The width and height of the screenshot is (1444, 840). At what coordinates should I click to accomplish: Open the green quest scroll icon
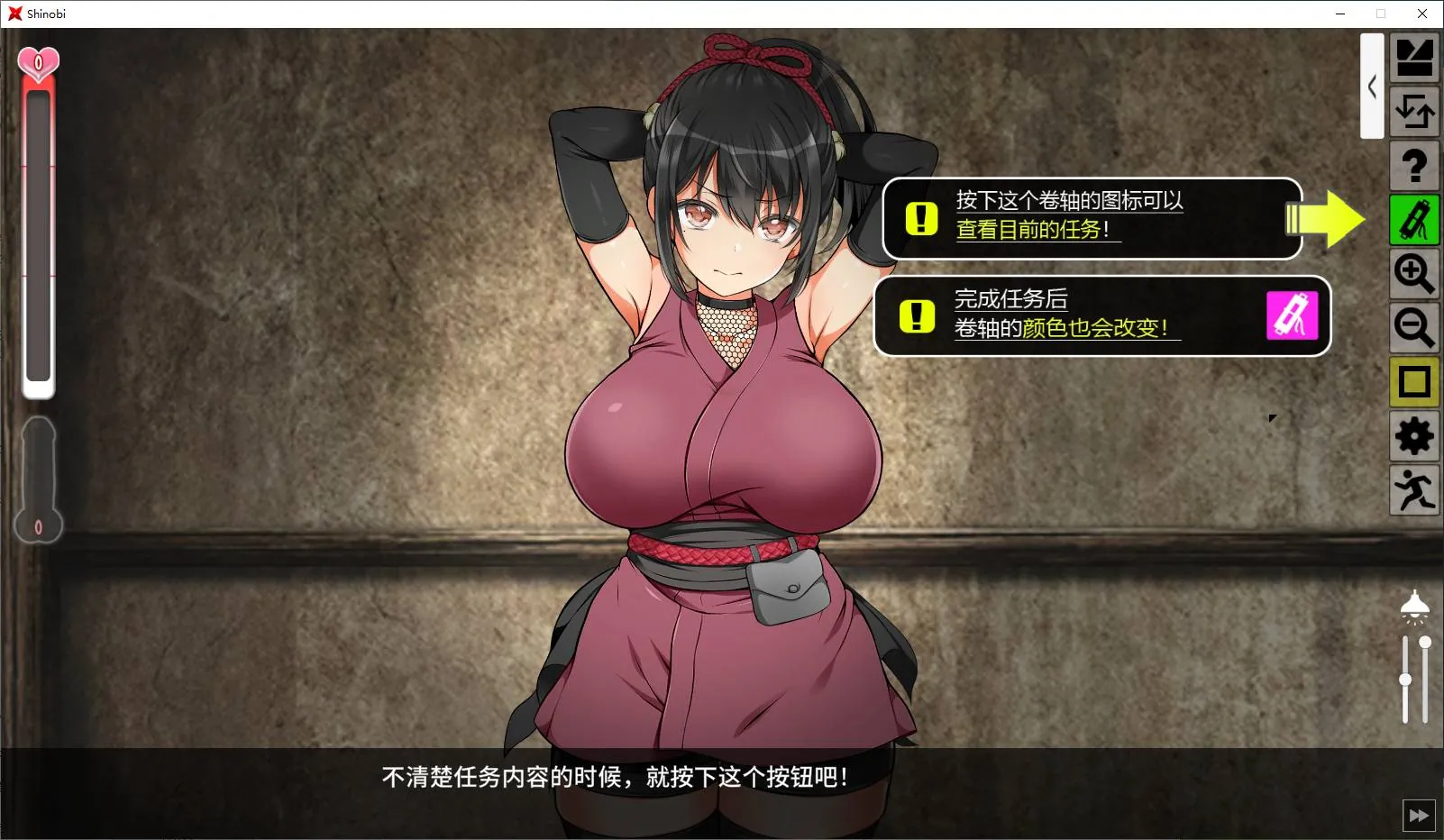point(1414,219)
